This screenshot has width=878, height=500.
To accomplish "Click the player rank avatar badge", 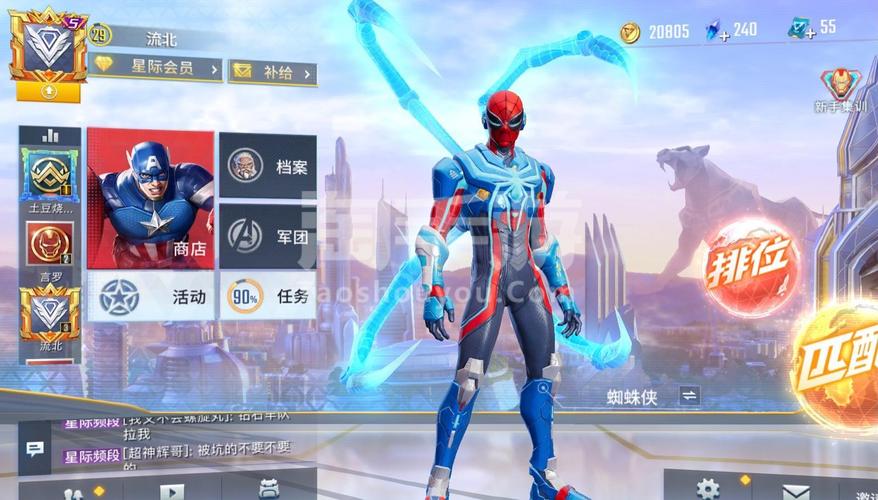I will click(x=48, y=49).
